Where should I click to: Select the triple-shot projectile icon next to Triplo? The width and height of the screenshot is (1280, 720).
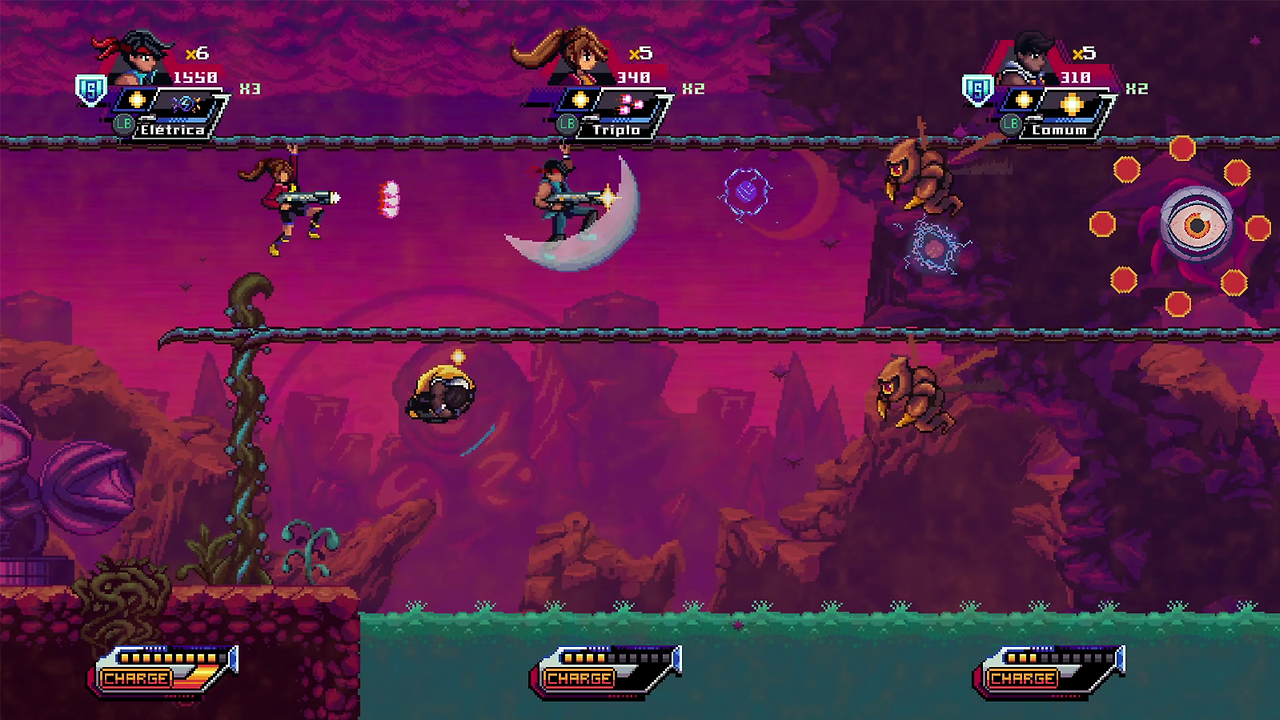point(629,102)
